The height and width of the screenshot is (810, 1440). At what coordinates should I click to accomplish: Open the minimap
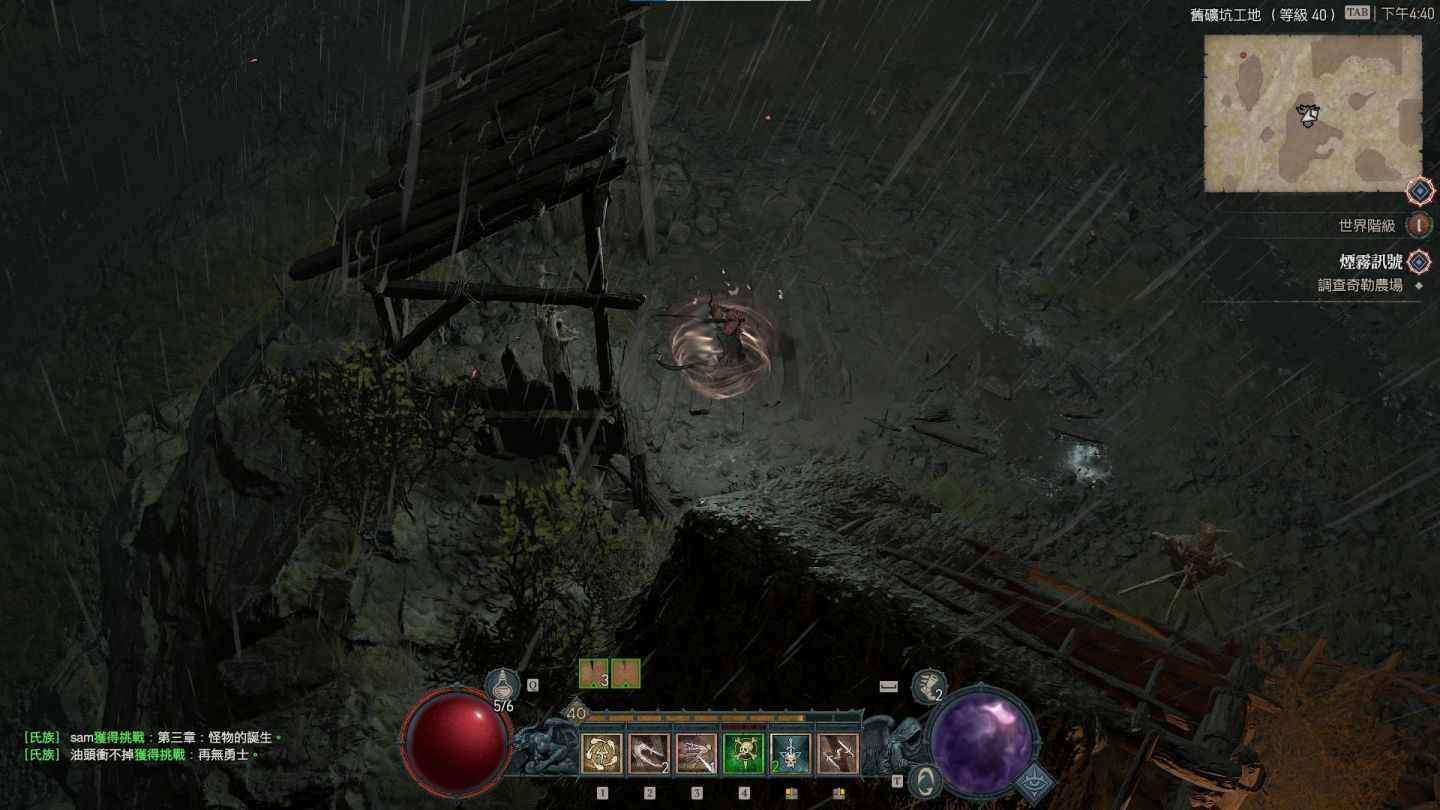pyautogui.click(x=1312, y=113)
